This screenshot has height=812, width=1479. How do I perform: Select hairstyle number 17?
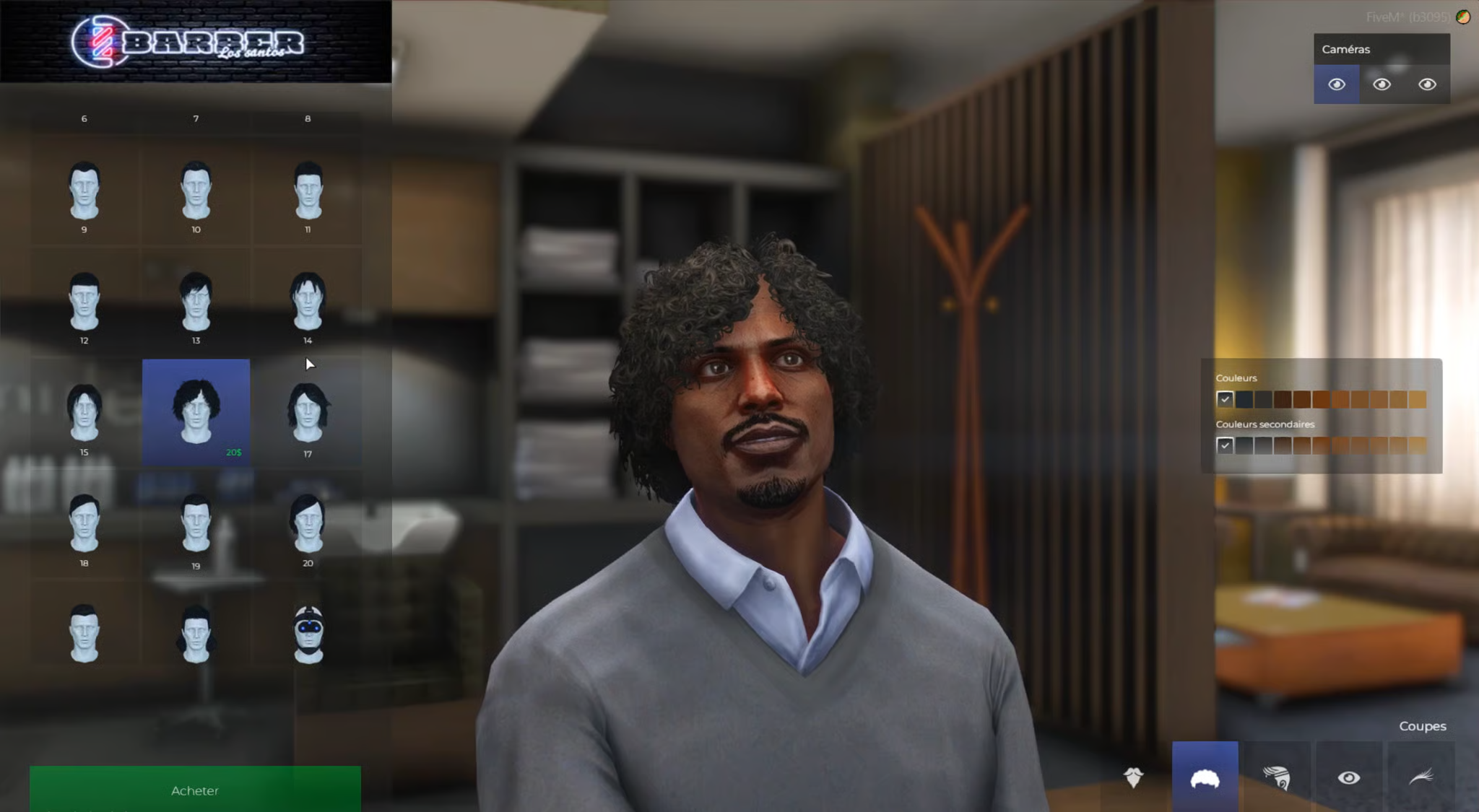coord(308,413)
